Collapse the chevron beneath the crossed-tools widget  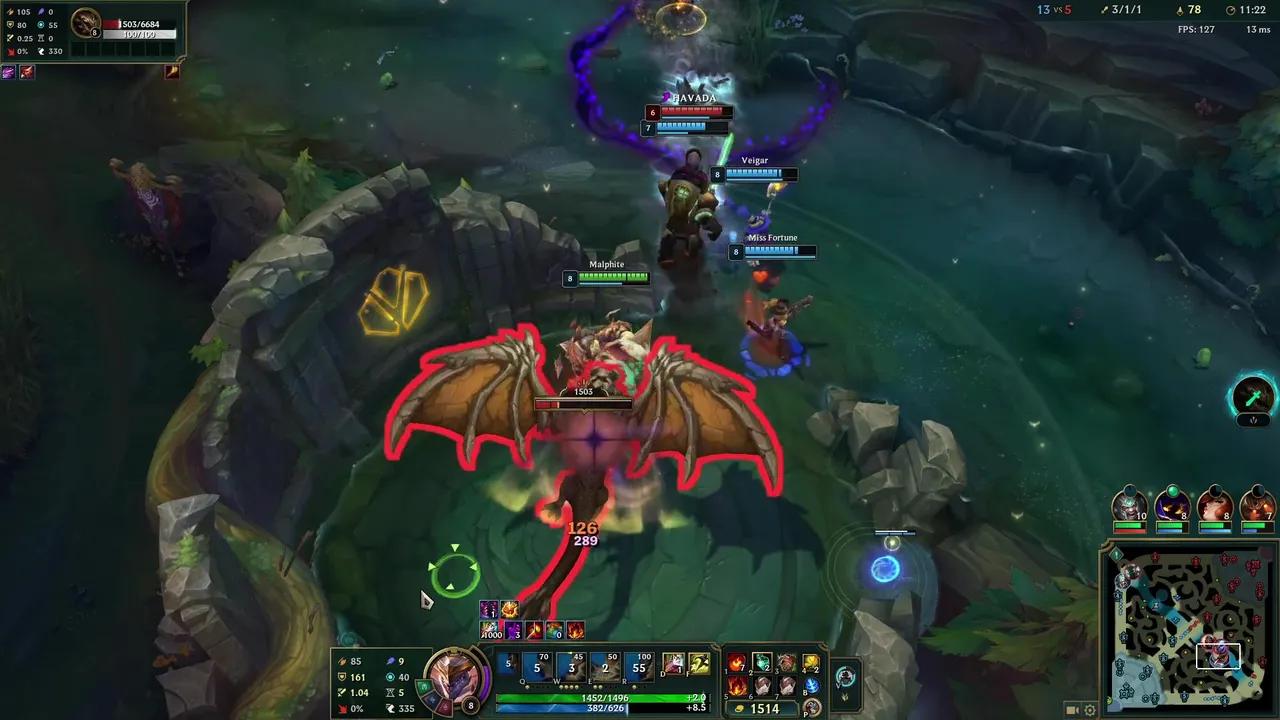coord(1253,421)
